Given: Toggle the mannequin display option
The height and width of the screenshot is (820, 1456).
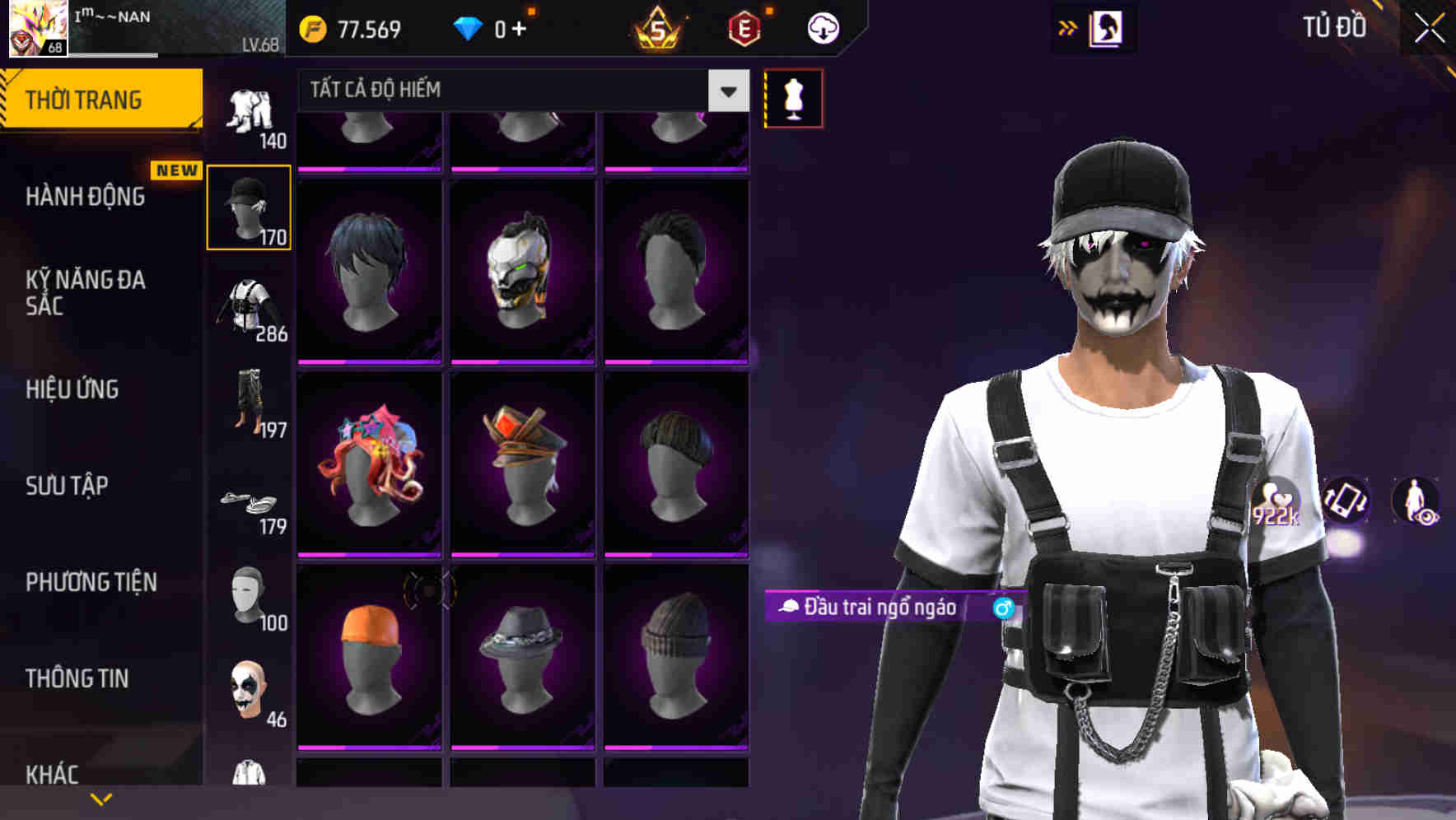Looking at the screenshot, I should pyautogui.click(x=793, y=97).
